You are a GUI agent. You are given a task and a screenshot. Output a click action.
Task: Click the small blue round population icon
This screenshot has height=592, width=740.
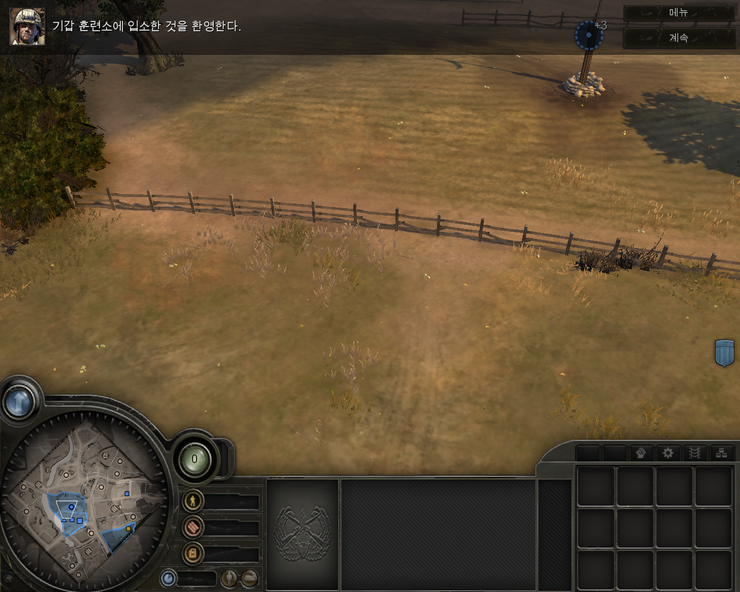point(168,578)
